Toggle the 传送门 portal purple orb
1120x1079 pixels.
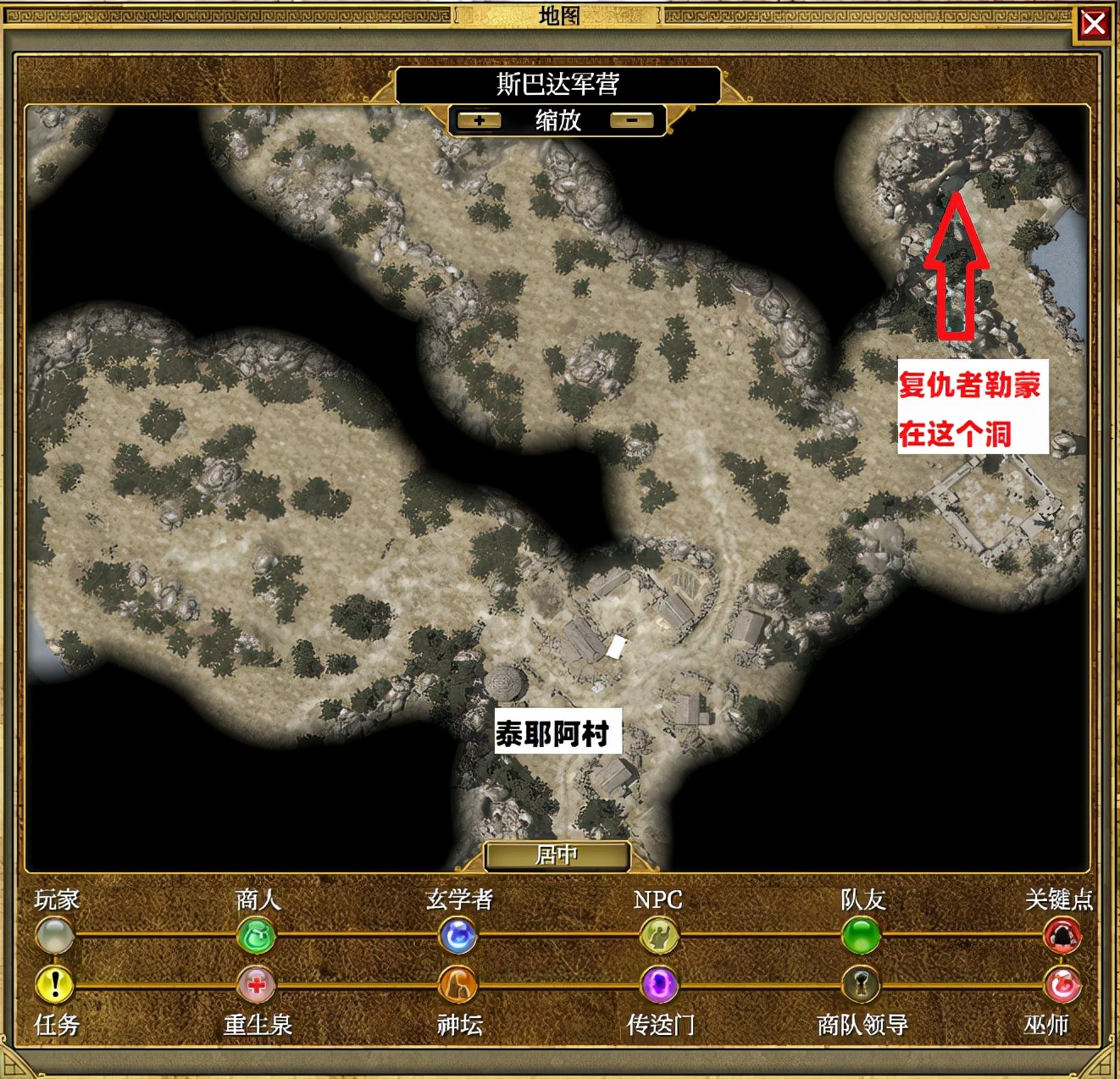(x=658, y=984)
